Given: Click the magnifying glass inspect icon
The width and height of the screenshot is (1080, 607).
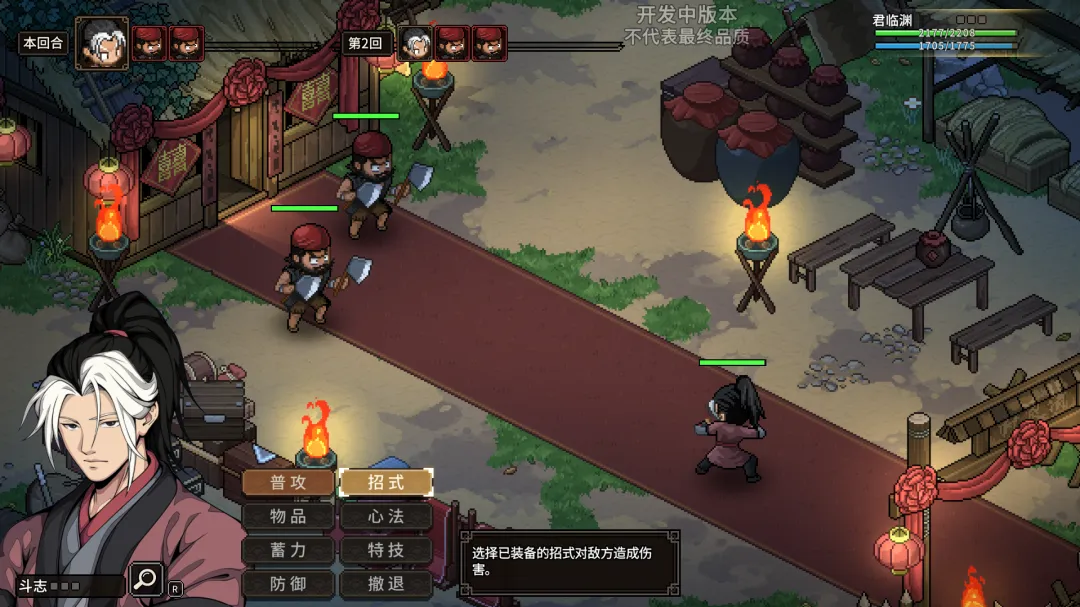Looking at the screenshot, I should click(146, 578).
